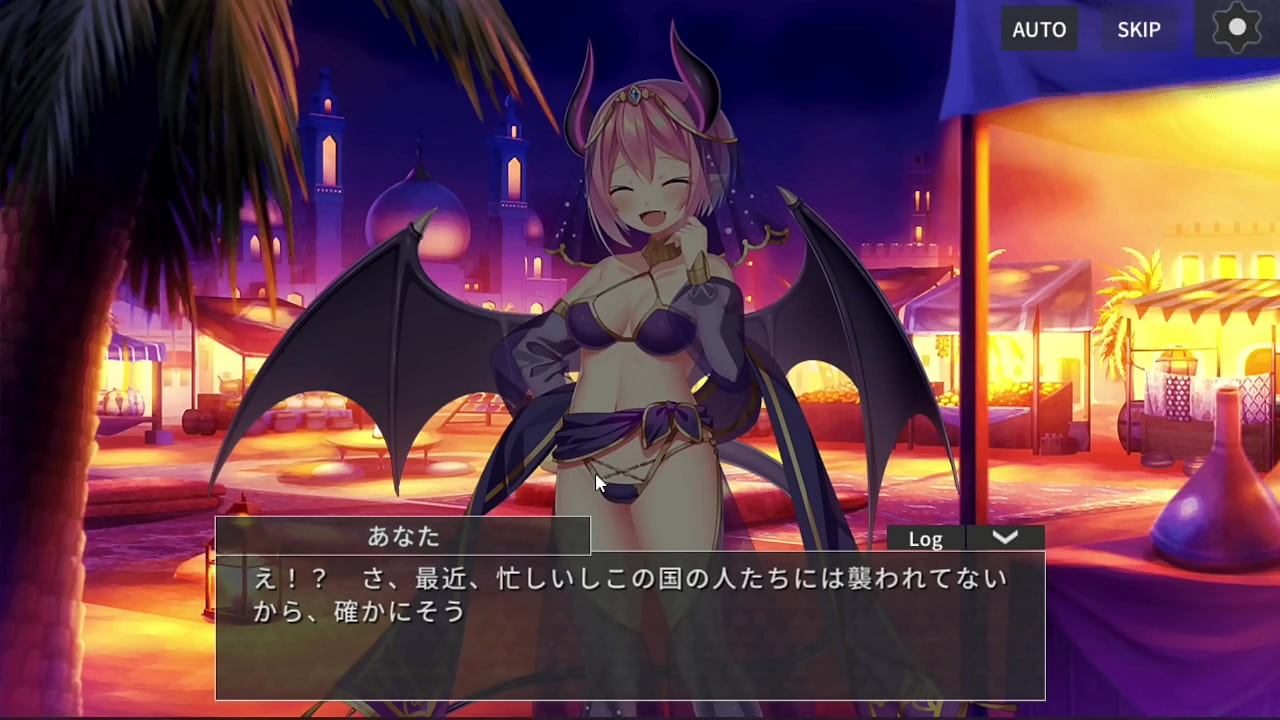
Task: Collapse the message window with the chevron
Action: click(1005, 538)
